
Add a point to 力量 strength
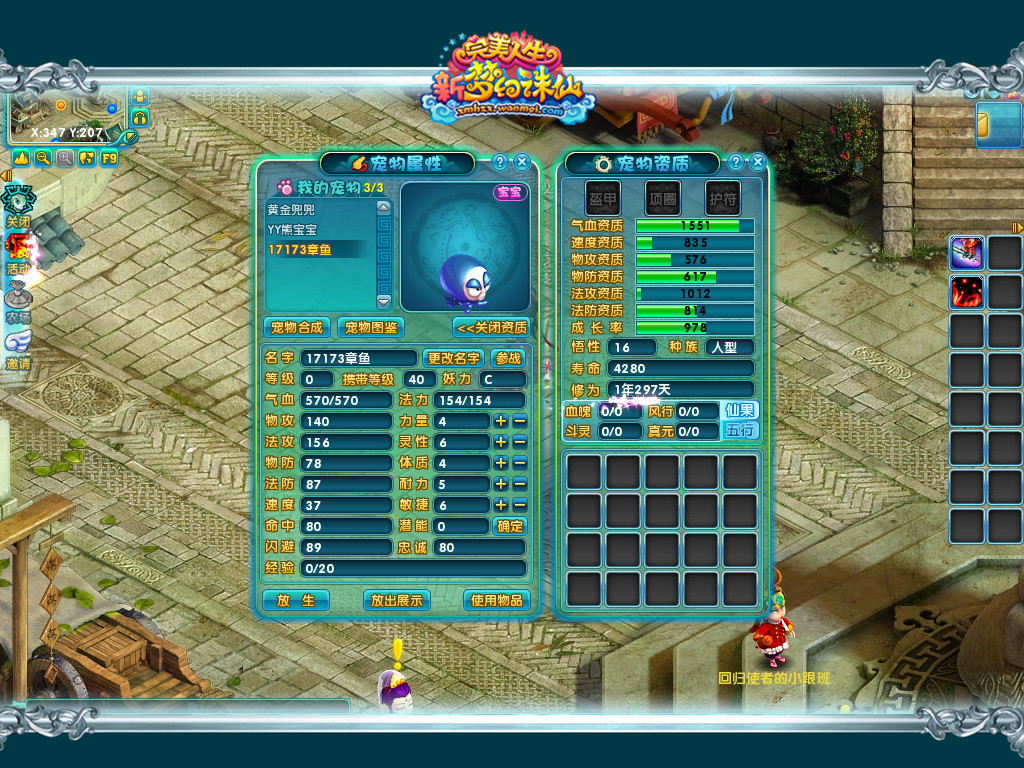(501, 421)
